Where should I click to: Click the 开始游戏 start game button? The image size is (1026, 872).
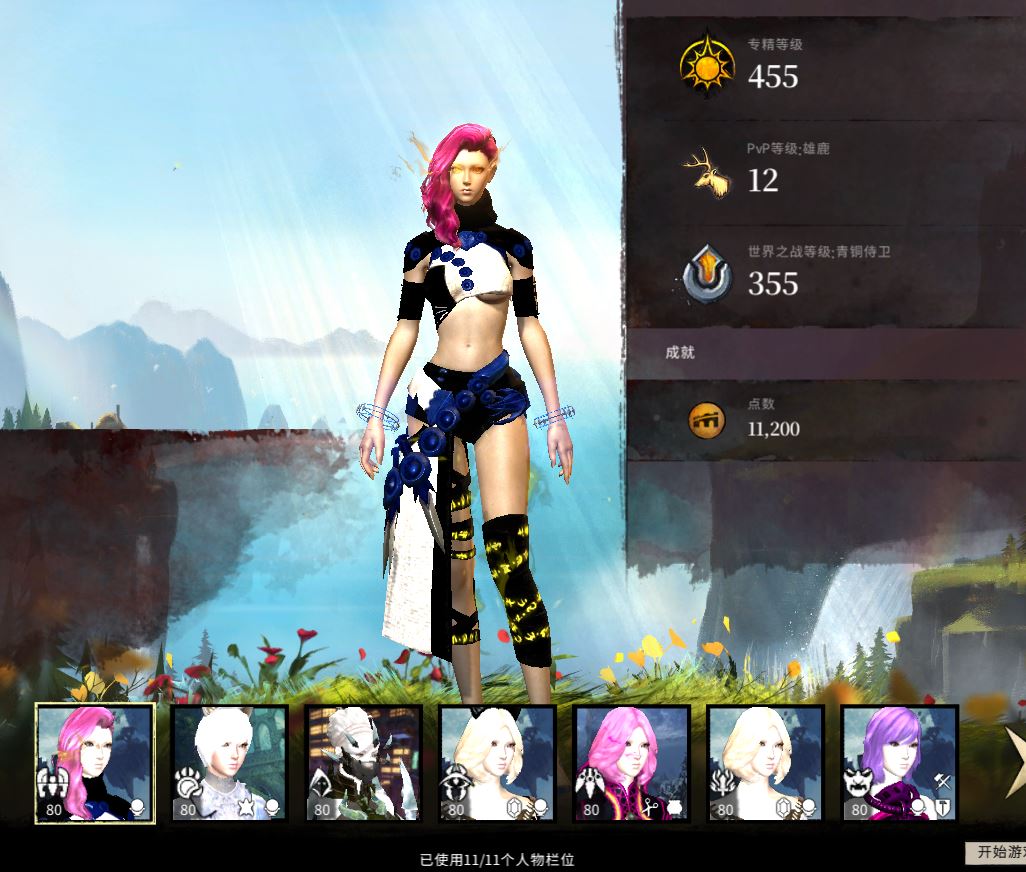996,852
